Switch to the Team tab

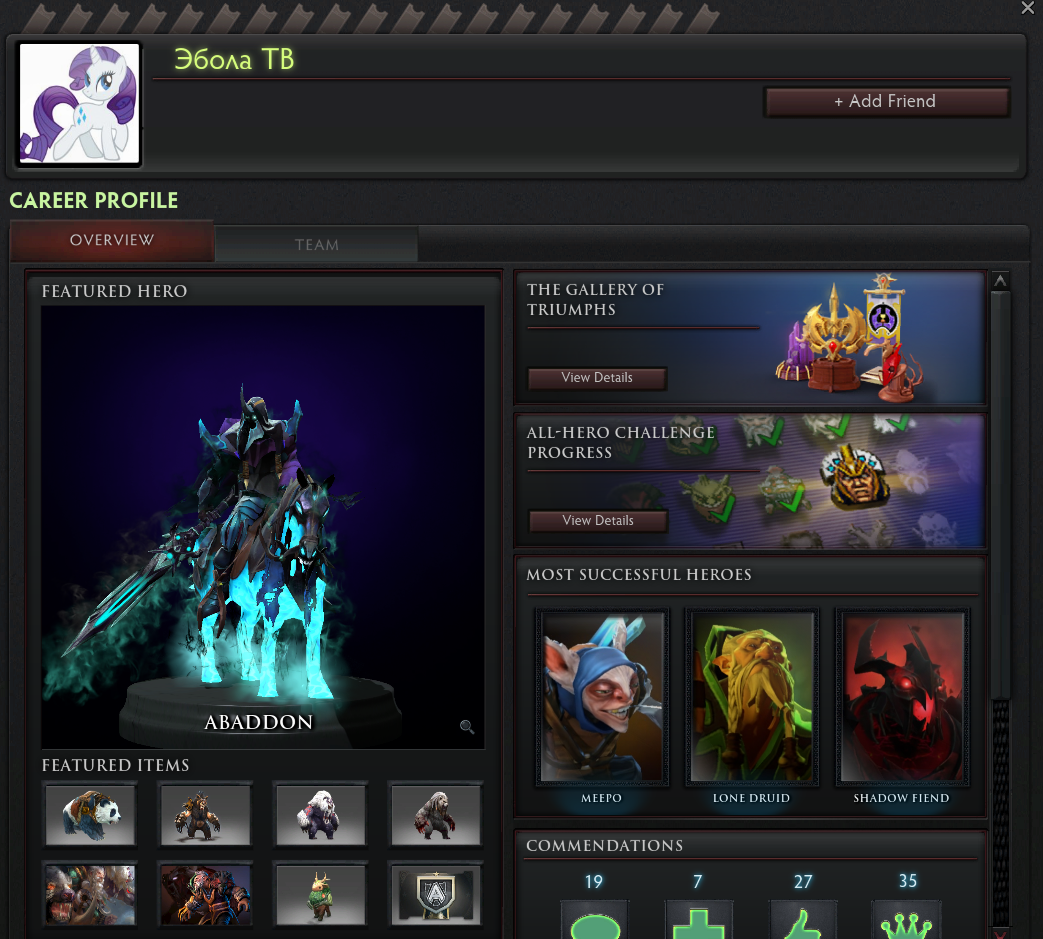[x=316, y=245]
